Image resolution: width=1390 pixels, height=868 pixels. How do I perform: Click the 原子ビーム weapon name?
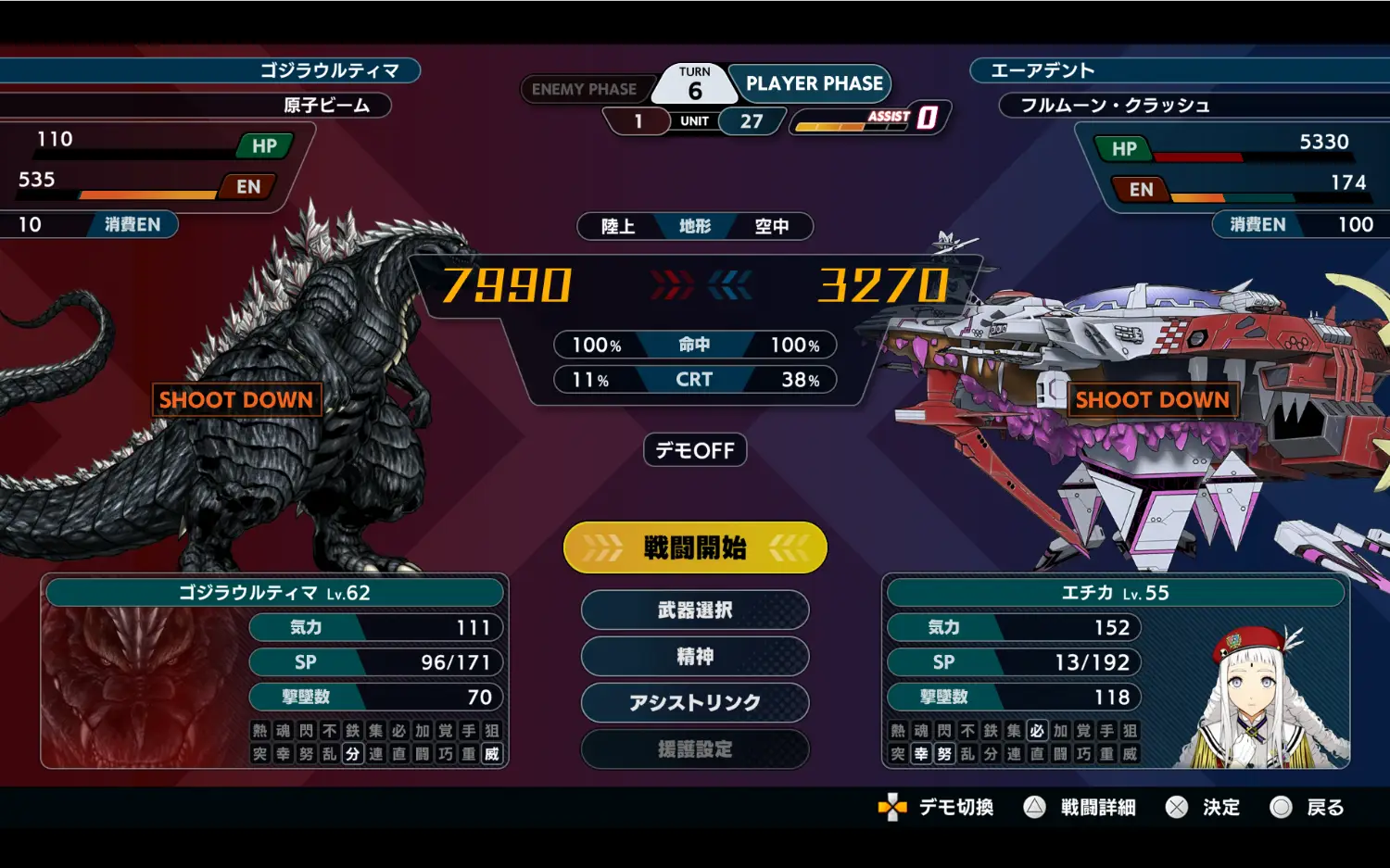point(326,106)
